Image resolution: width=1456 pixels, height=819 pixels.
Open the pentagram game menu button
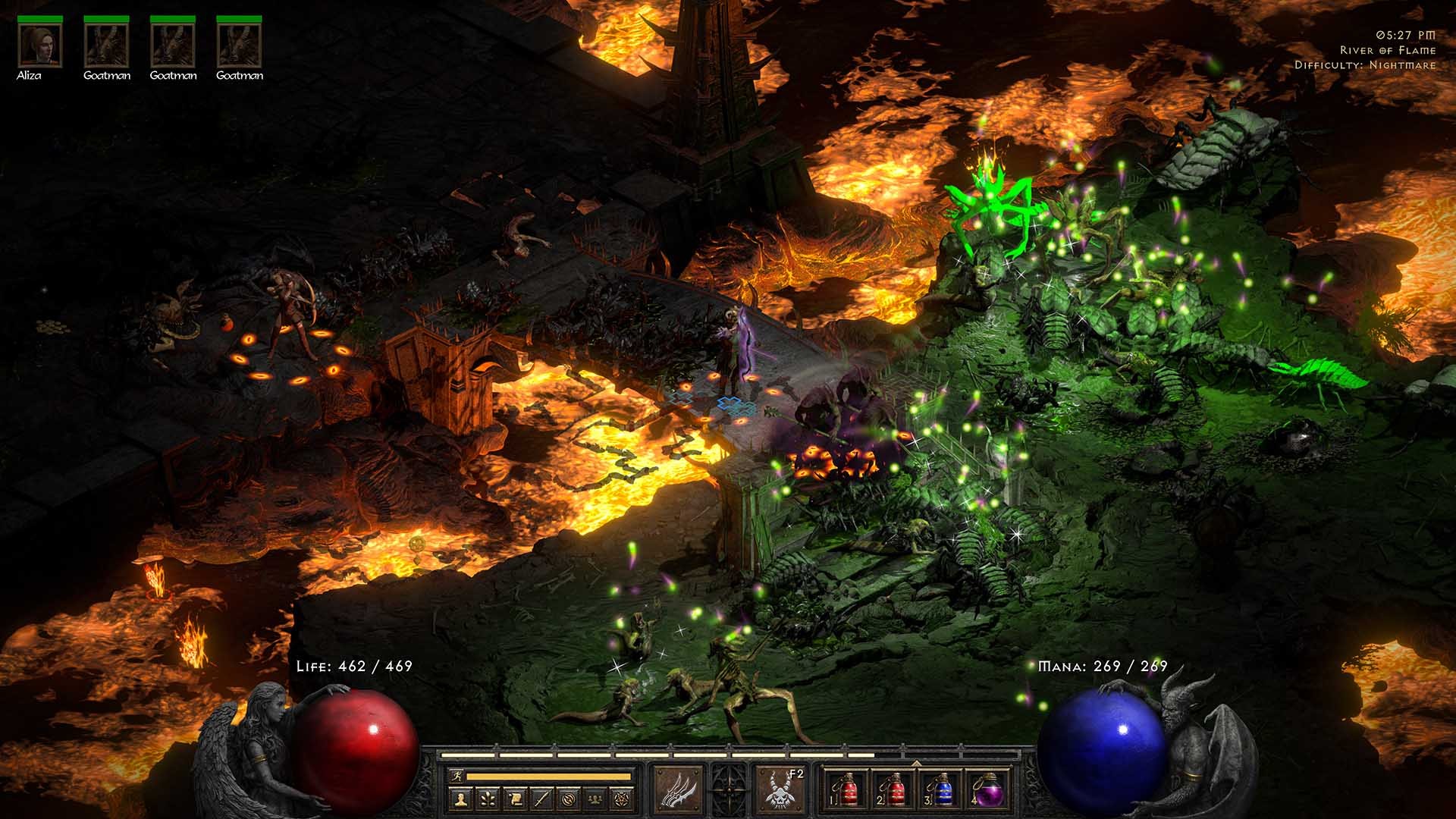(x=624, y=799)
